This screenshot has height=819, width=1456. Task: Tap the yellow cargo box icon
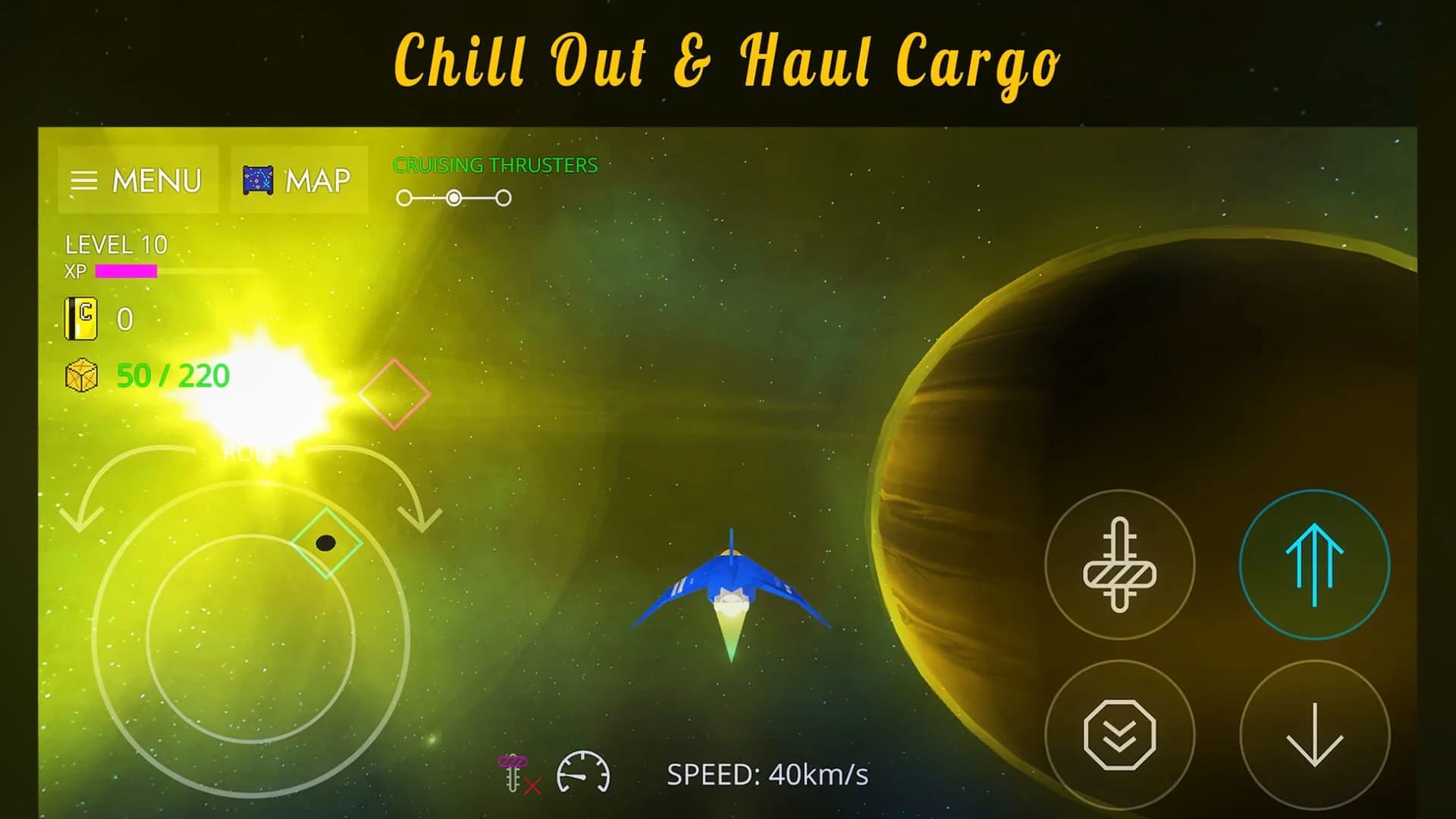[80, 375]
